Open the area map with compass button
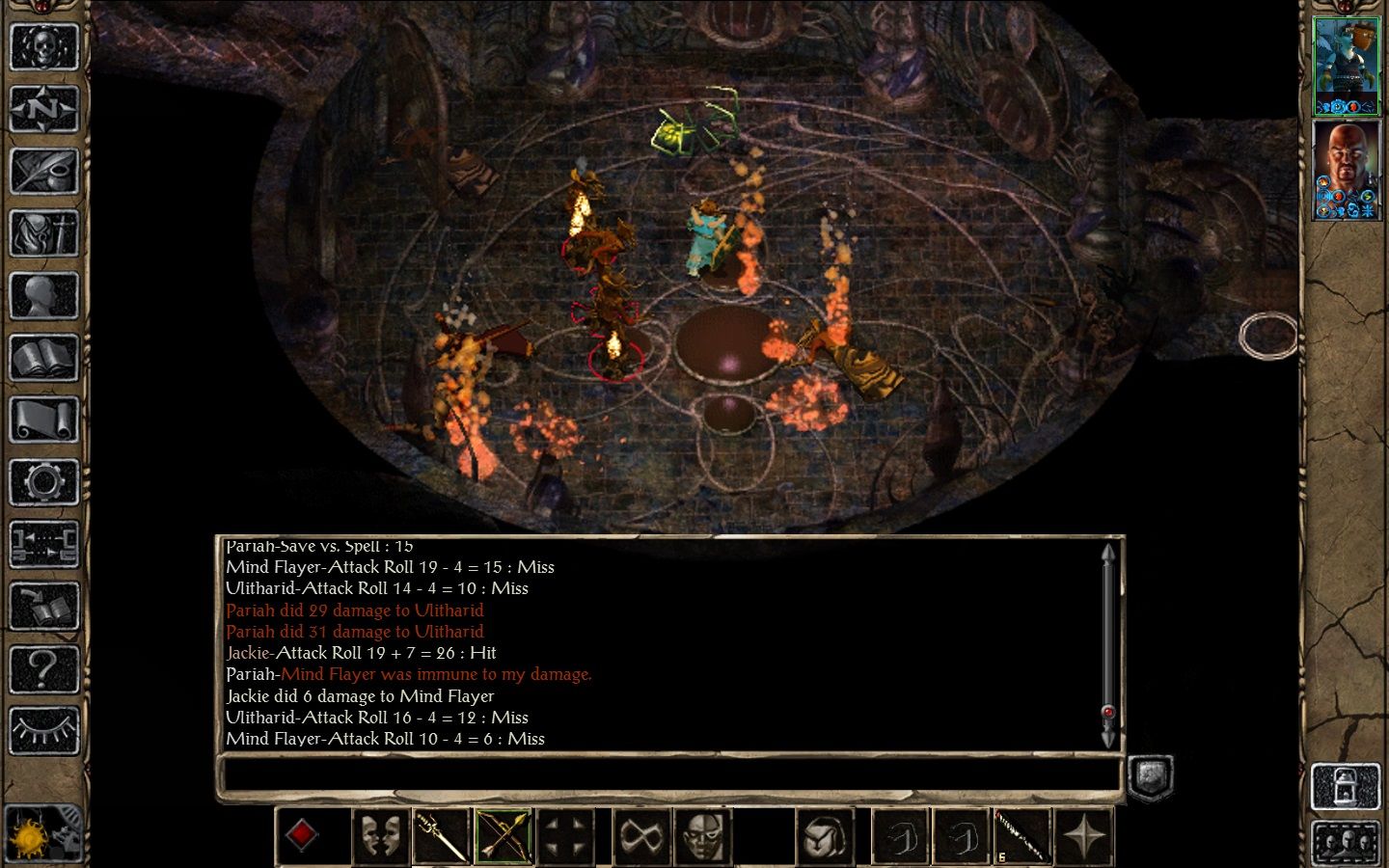 click(43, 108)
